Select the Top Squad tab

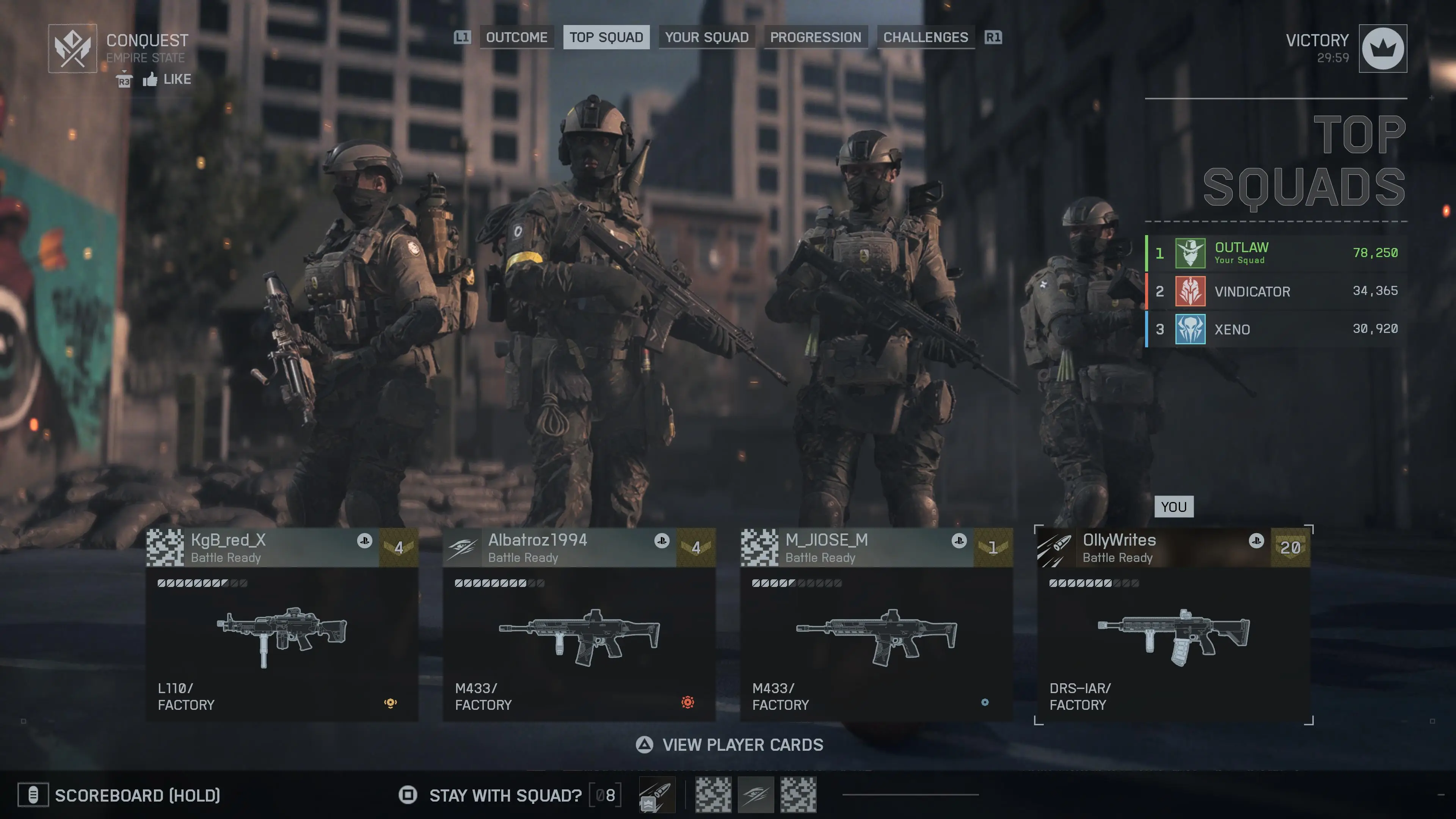(606, 37)
